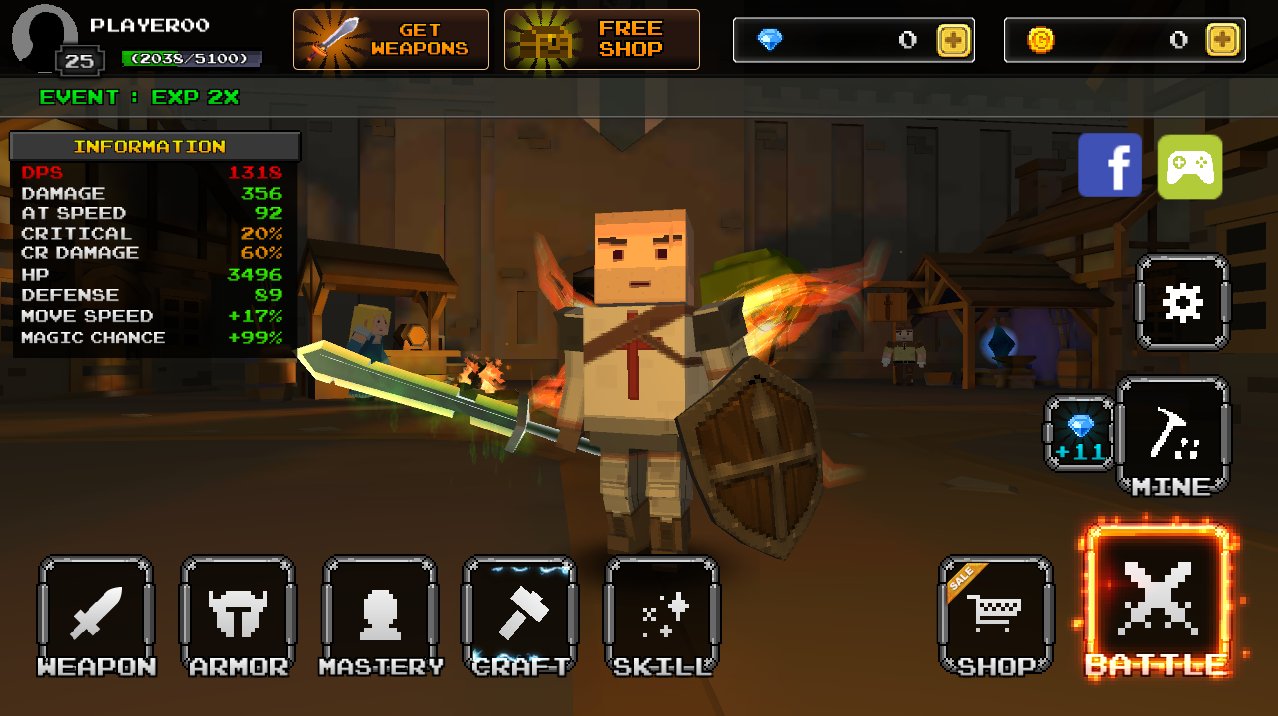Open the Skill menu
Screen dimensions: 1278x716
click(662, 614)
